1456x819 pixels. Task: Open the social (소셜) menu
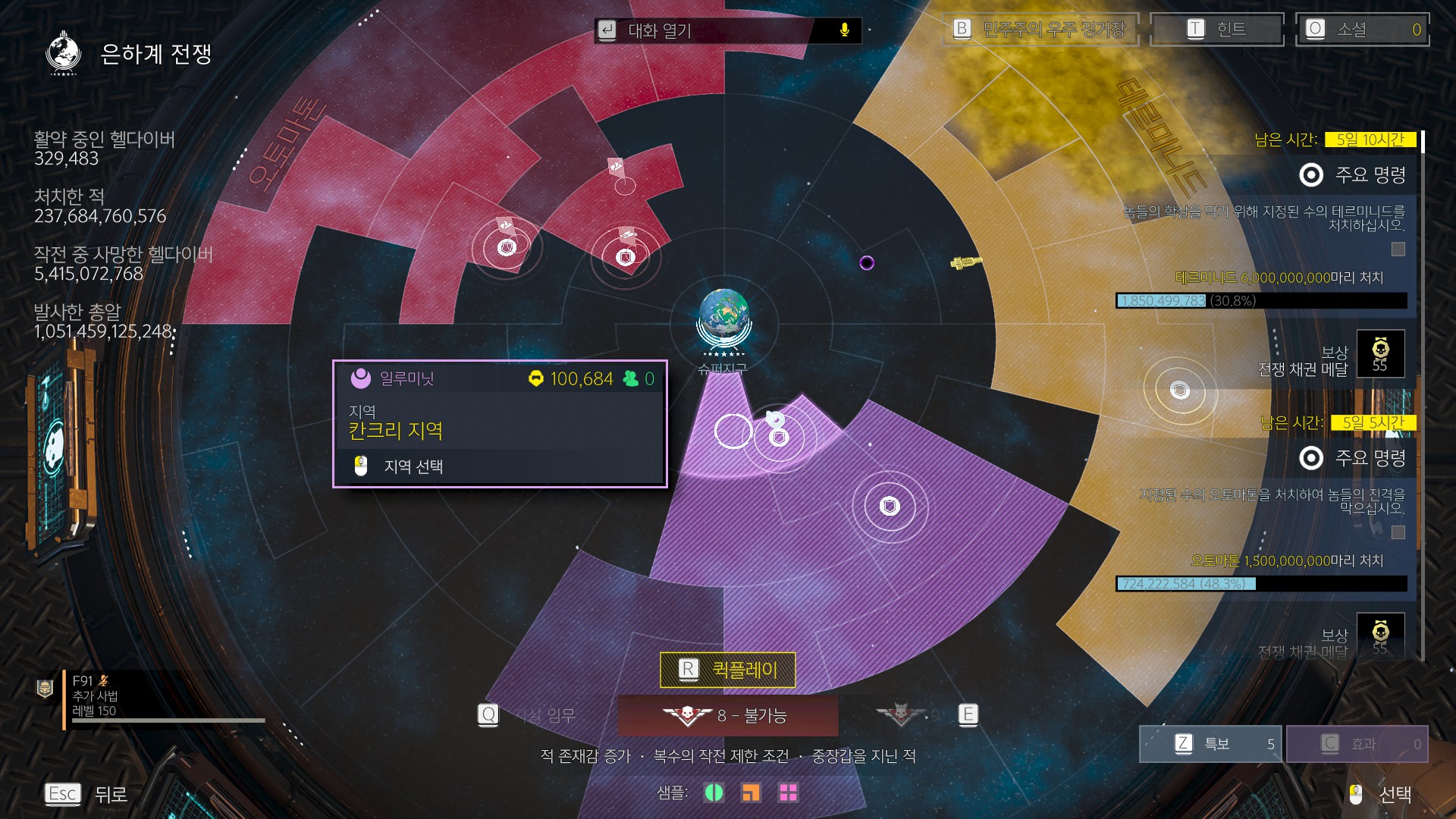1362,30
